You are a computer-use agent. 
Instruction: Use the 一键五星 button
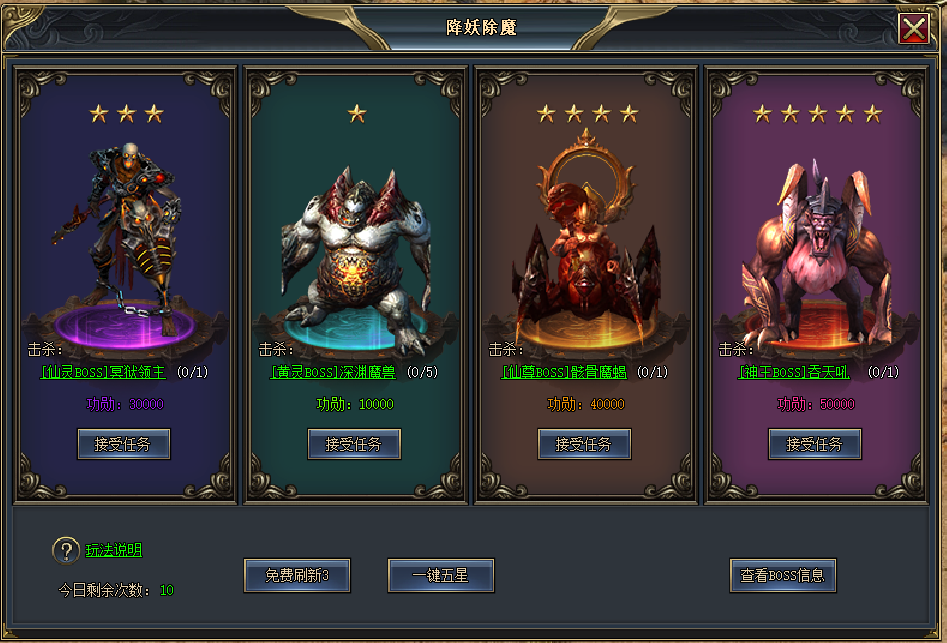click(x=441, y=576)
